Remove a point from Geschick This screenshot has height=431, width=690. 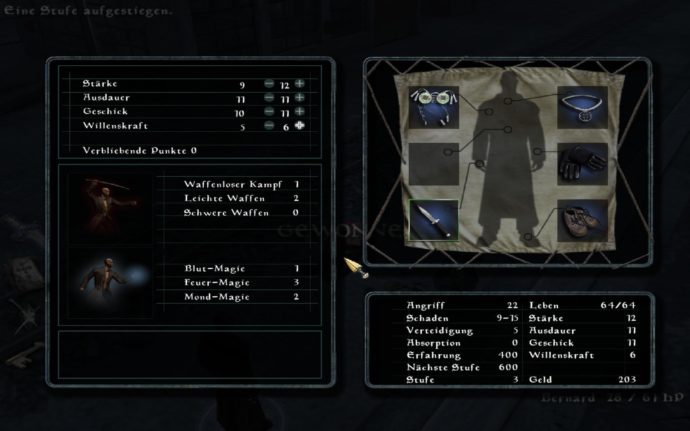click(270, 112)
